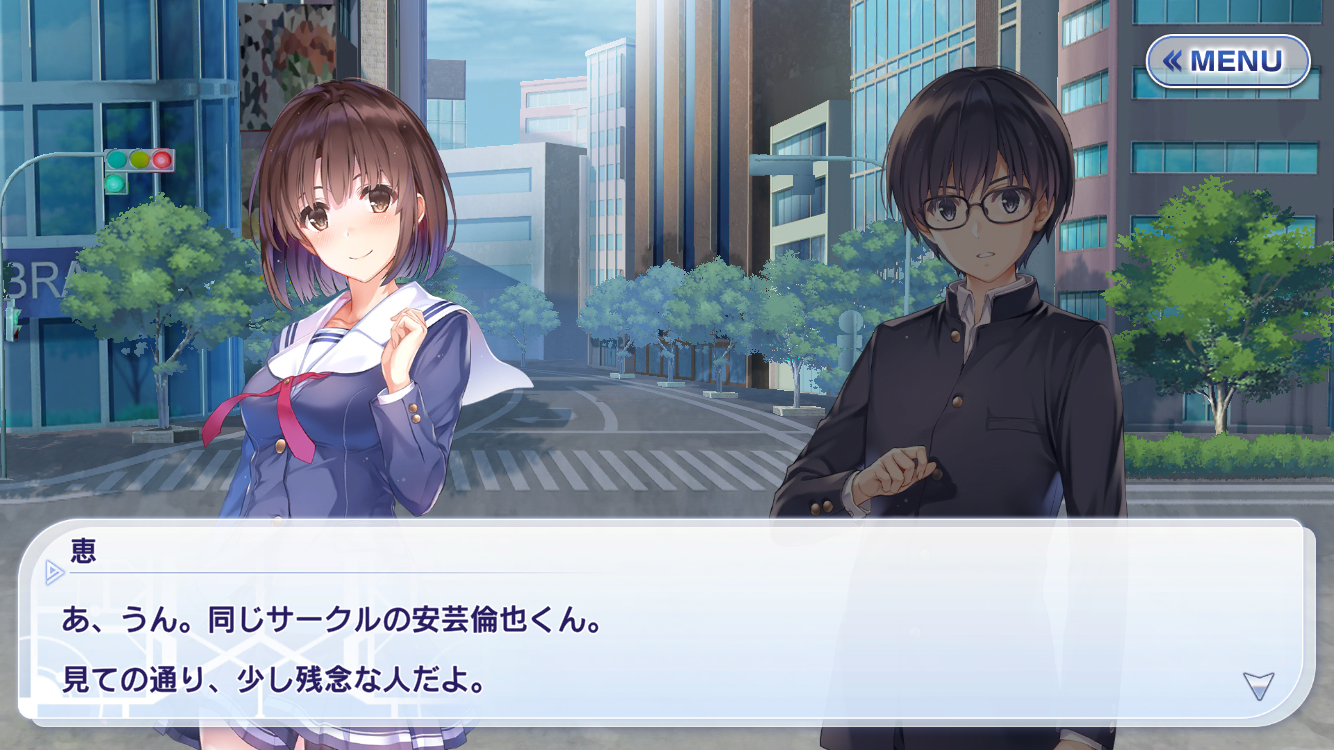Click the small play triangle beside speaker name
This screenshot has width=1334, height=750.
[54, 572]
